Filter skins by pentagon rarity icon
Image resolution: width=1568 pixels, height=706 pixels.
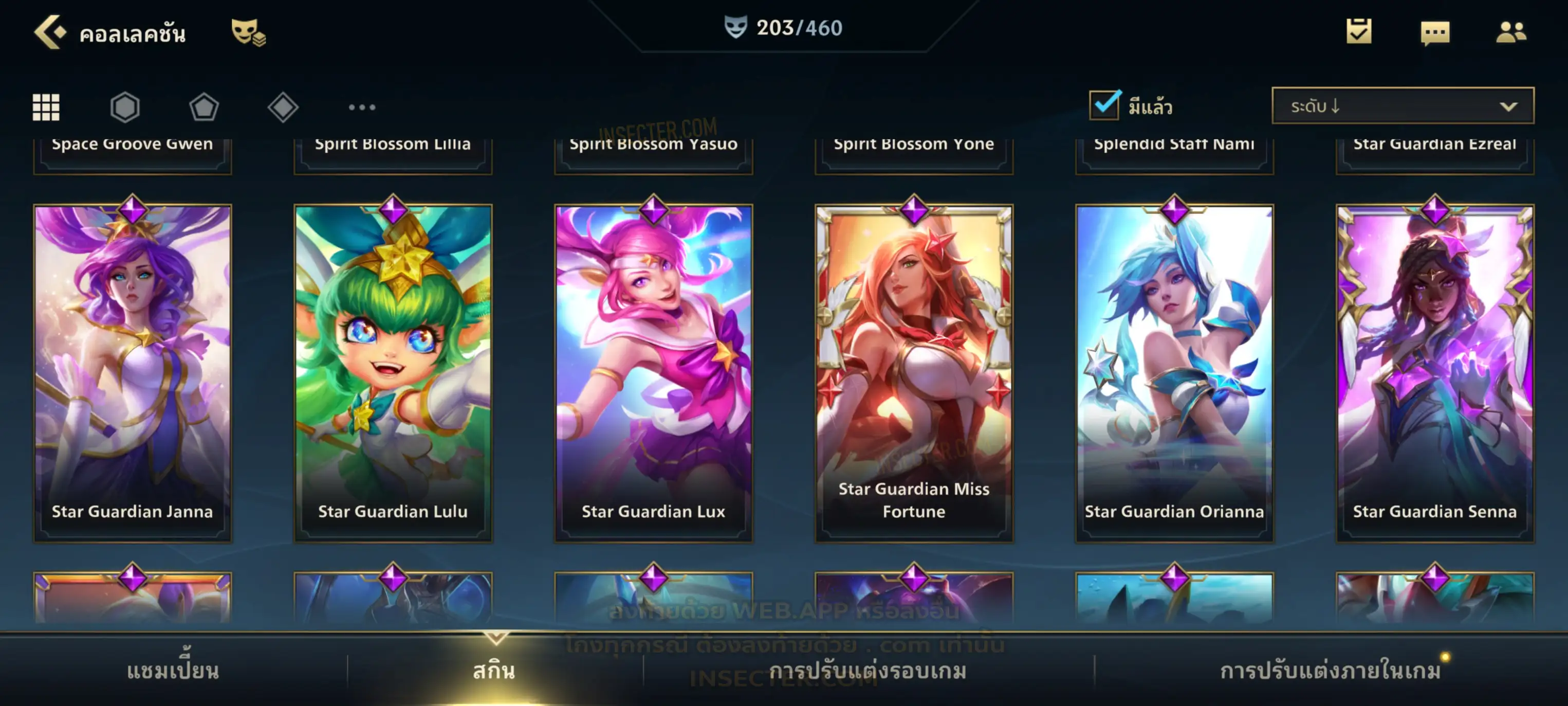coord(204,107)
